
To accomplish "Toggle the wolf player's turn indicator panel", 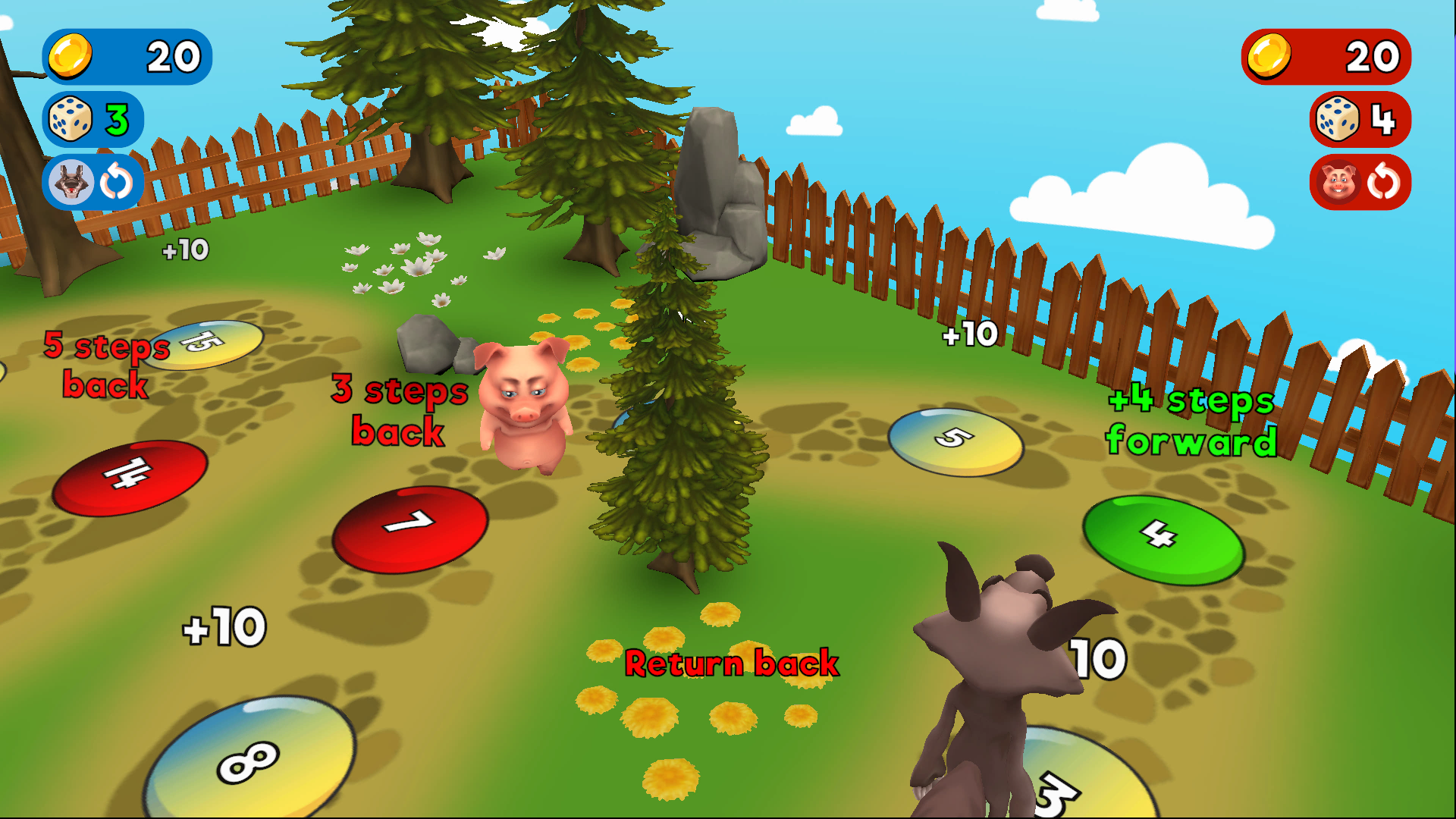I will click(x=91, y=180).
